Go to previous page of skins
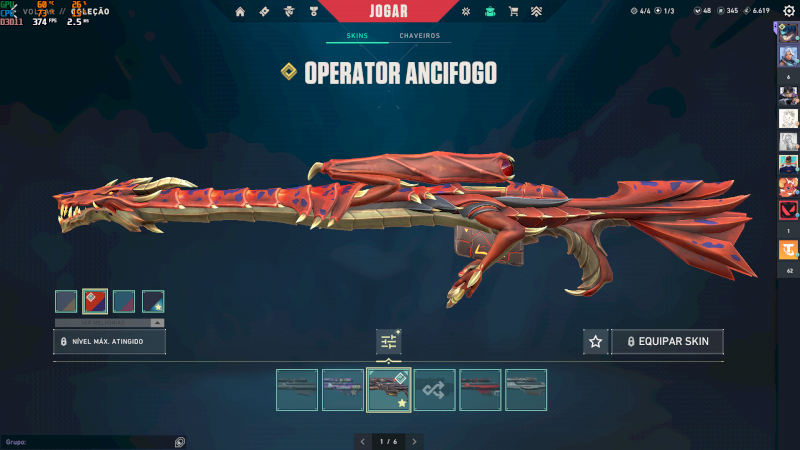The image size is (800, 450). tap(363, 441)
